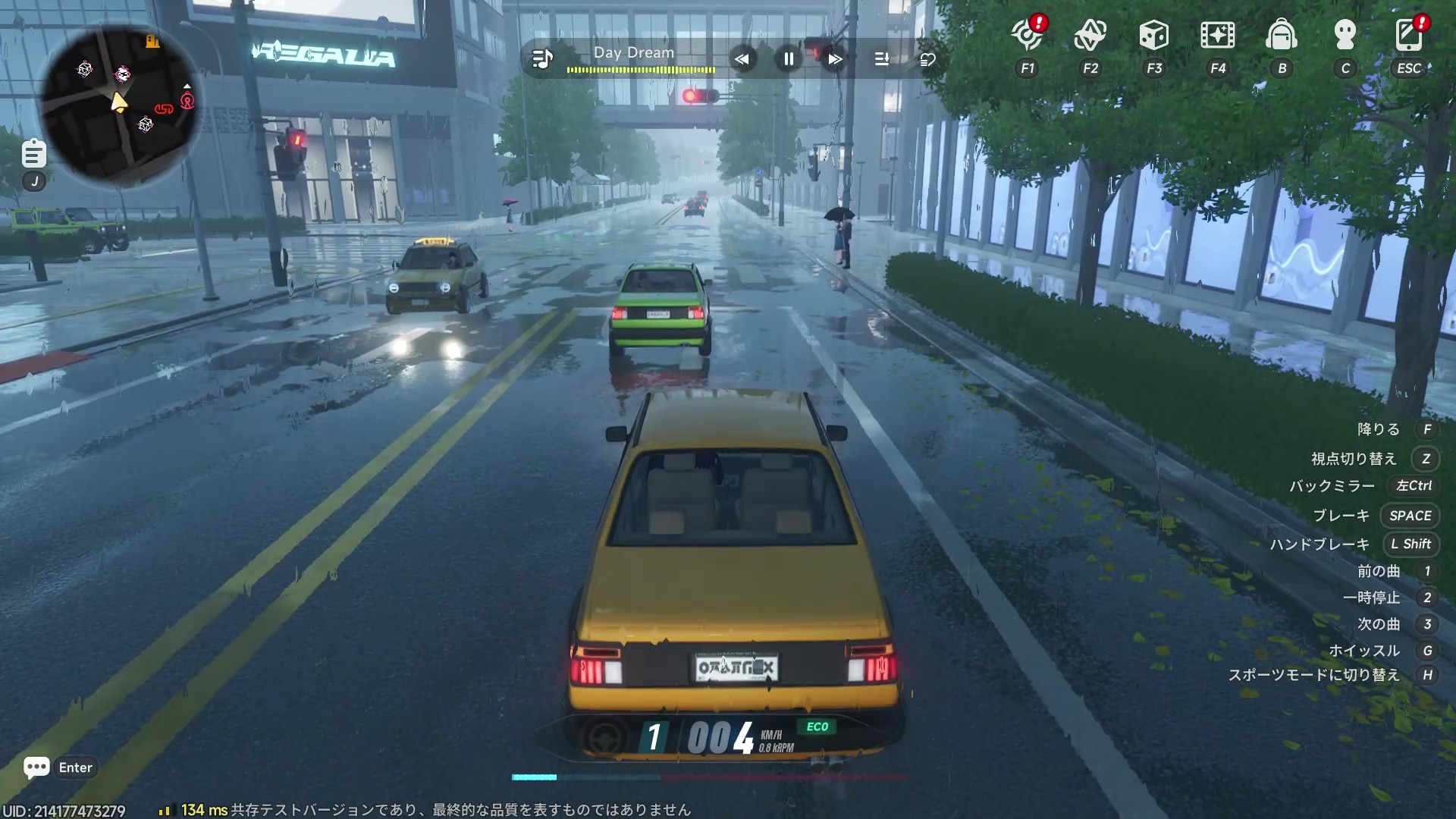Image resolution: width=1456 pixels, height=819 pixels.
Task: Open the compass guide icon
Action: tap(1027, 35)
